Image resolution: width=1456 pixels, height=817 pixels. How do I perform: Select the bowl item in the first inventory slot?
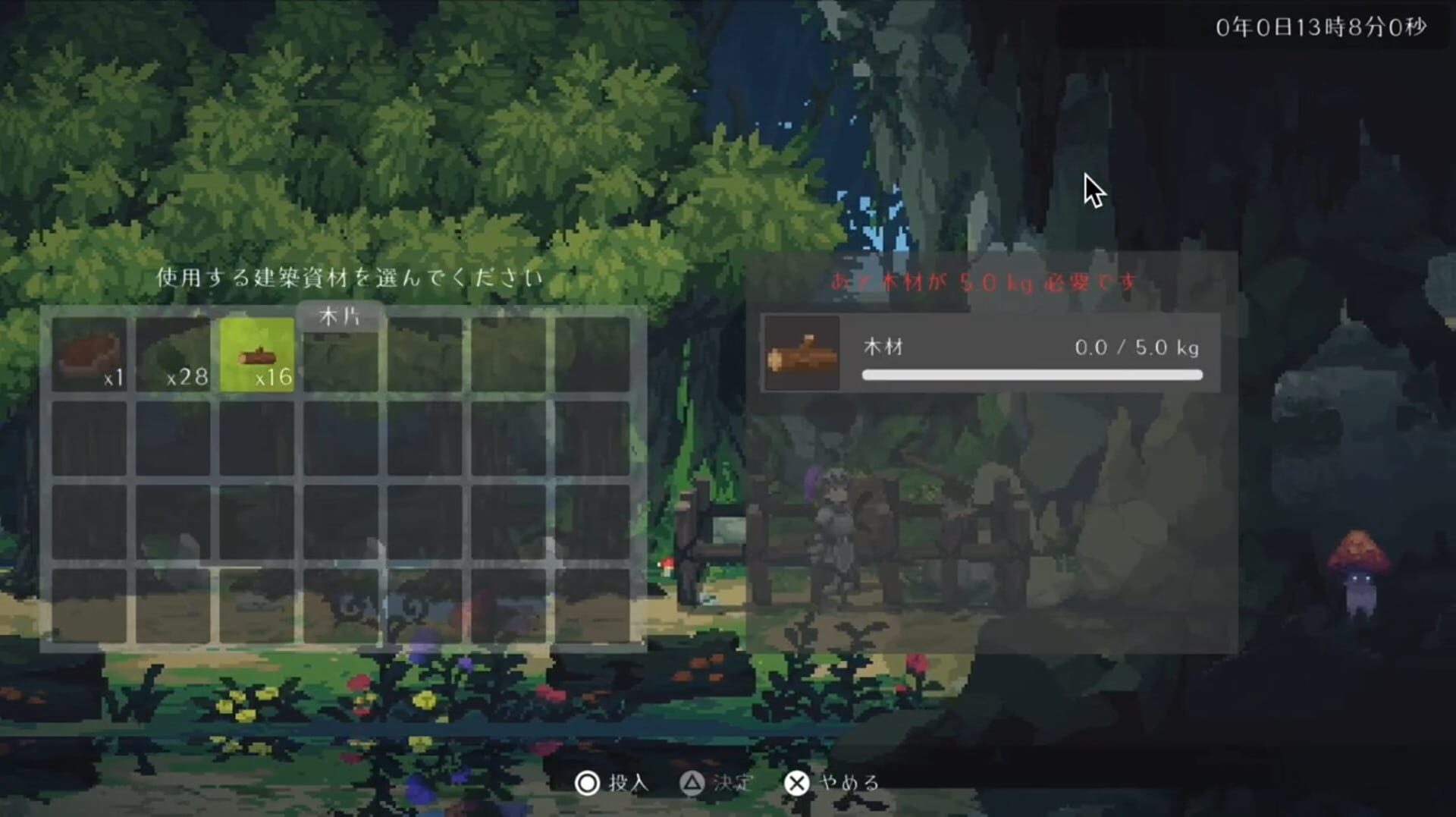click(91, 354)
